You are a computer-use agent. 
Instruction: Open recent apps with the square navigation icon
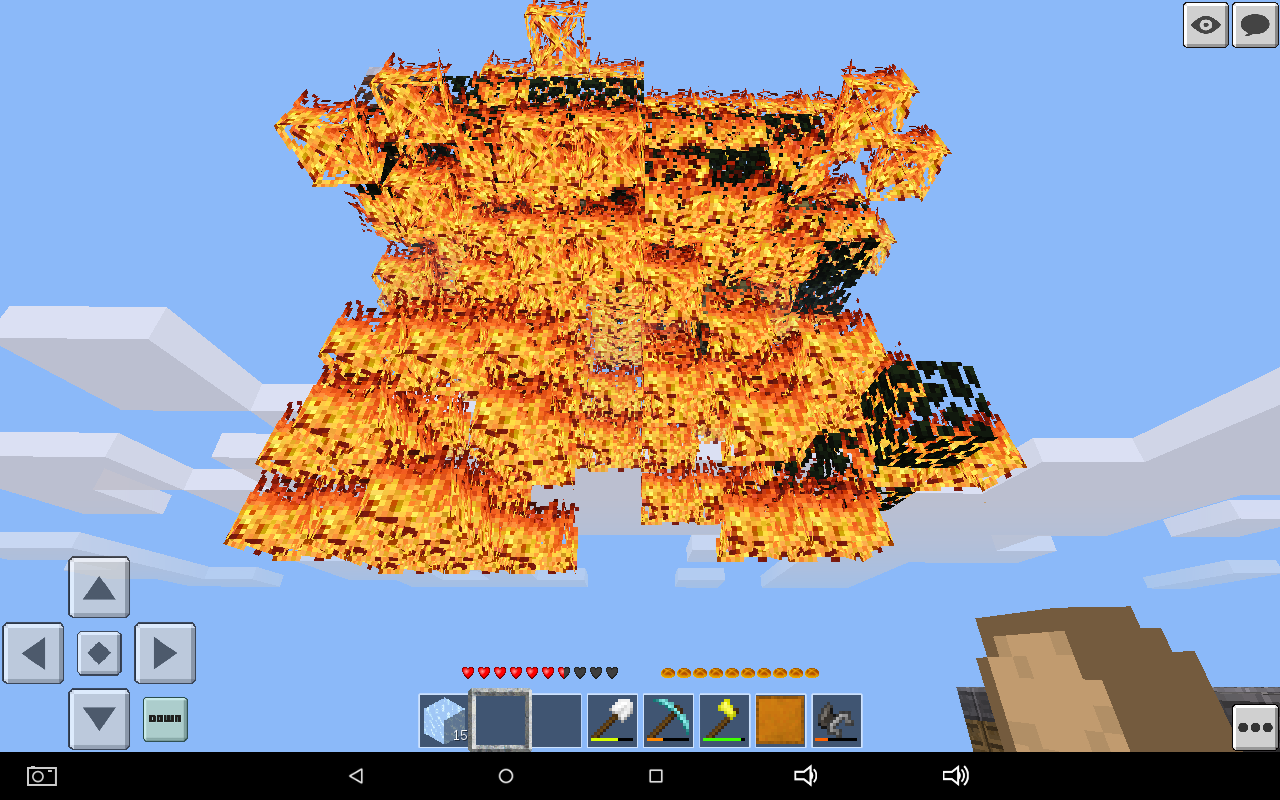point(656,776)
